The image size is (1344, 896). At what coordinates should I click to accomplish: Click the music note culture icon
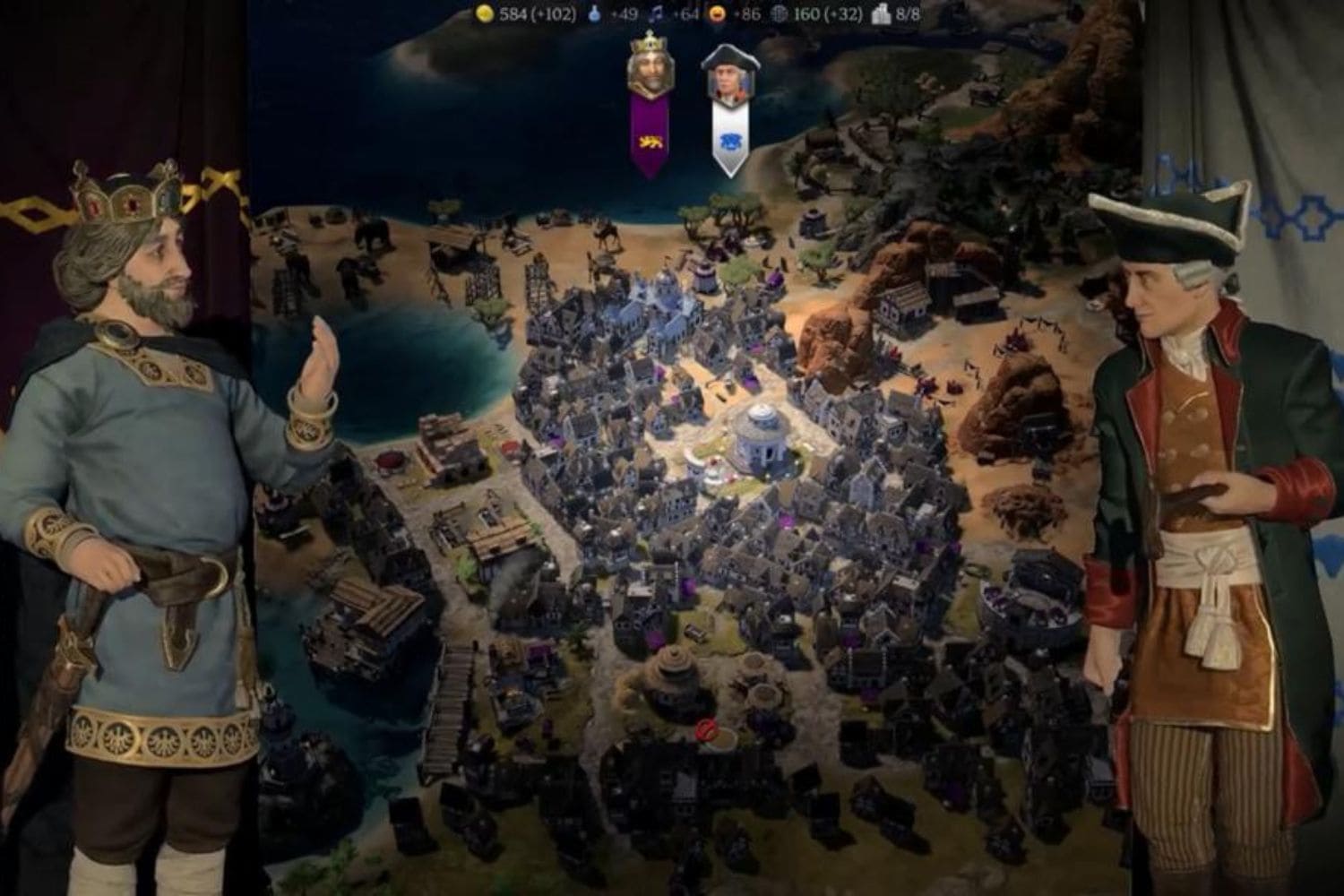click(x=659, y=13)
